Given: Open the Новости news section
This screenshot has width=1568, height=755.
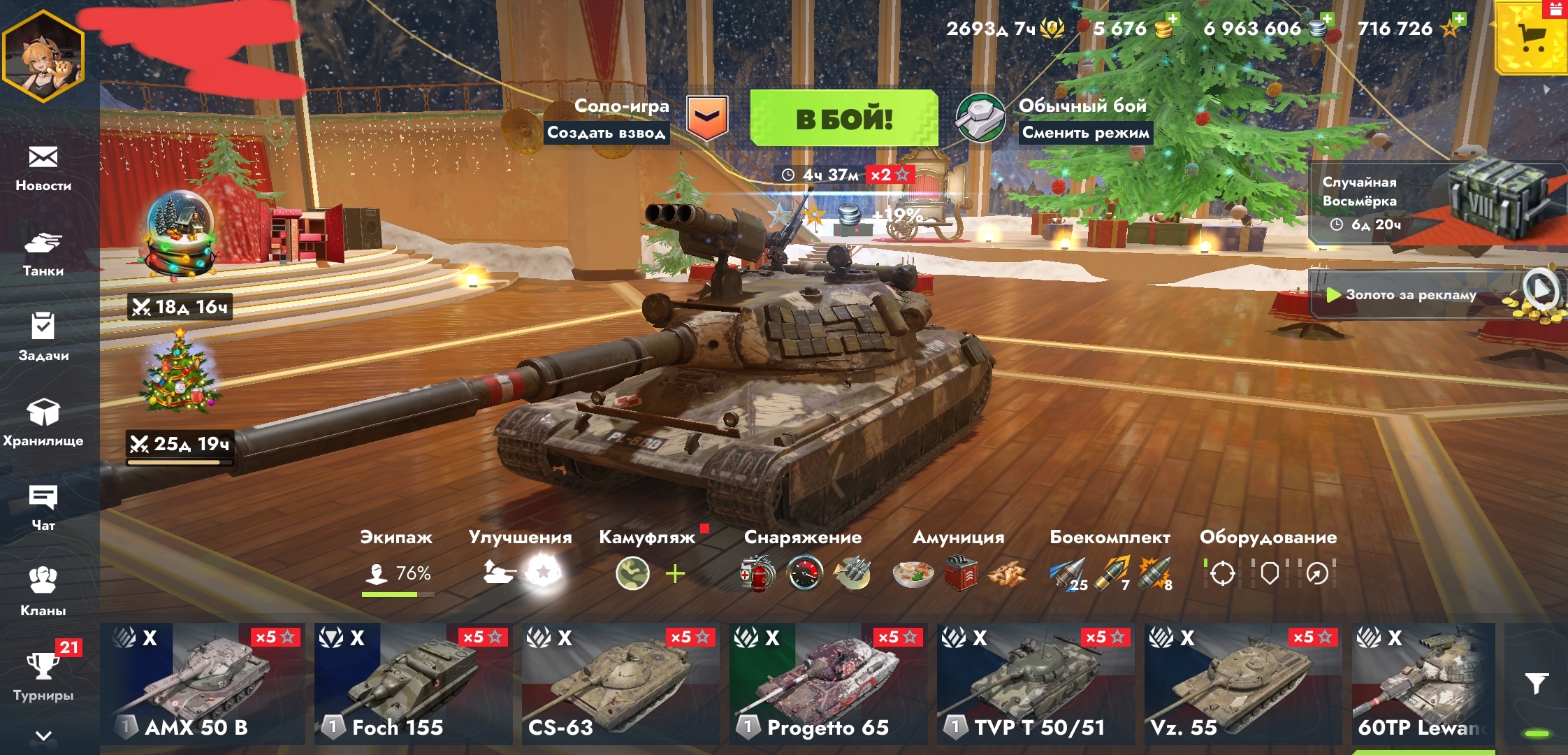Looking at the screenshot, I should coord(43,168).
